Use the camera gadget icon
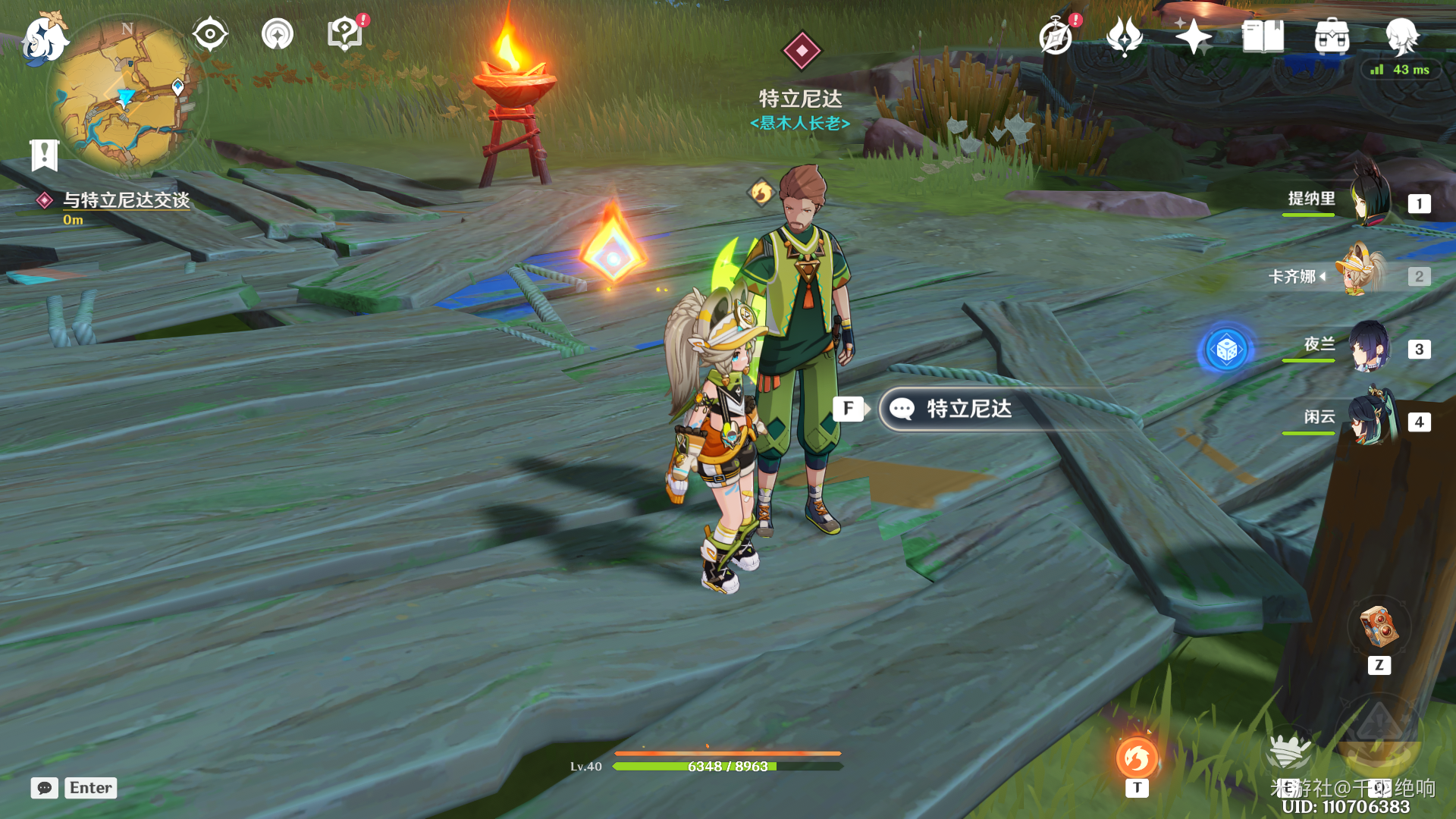 pos(1379,628)
